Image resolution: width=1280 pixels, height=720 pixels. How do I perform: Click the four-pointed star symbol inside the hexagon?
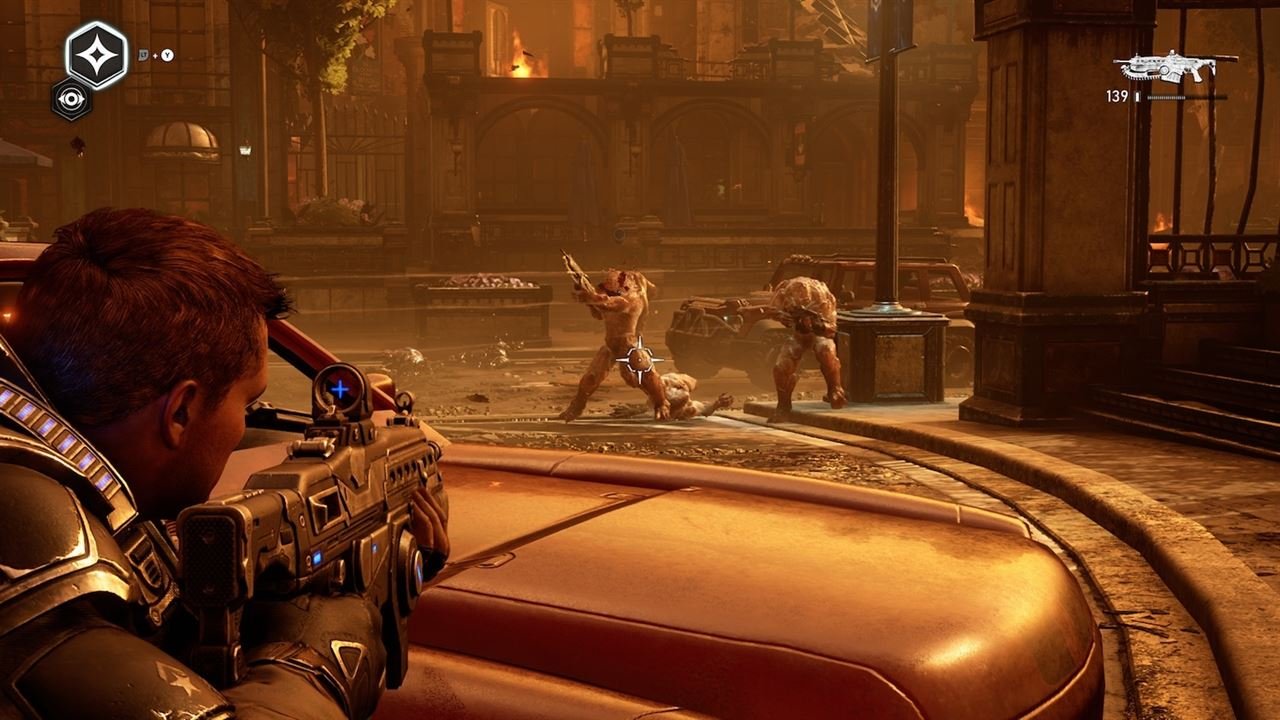(x=97, y=54)
